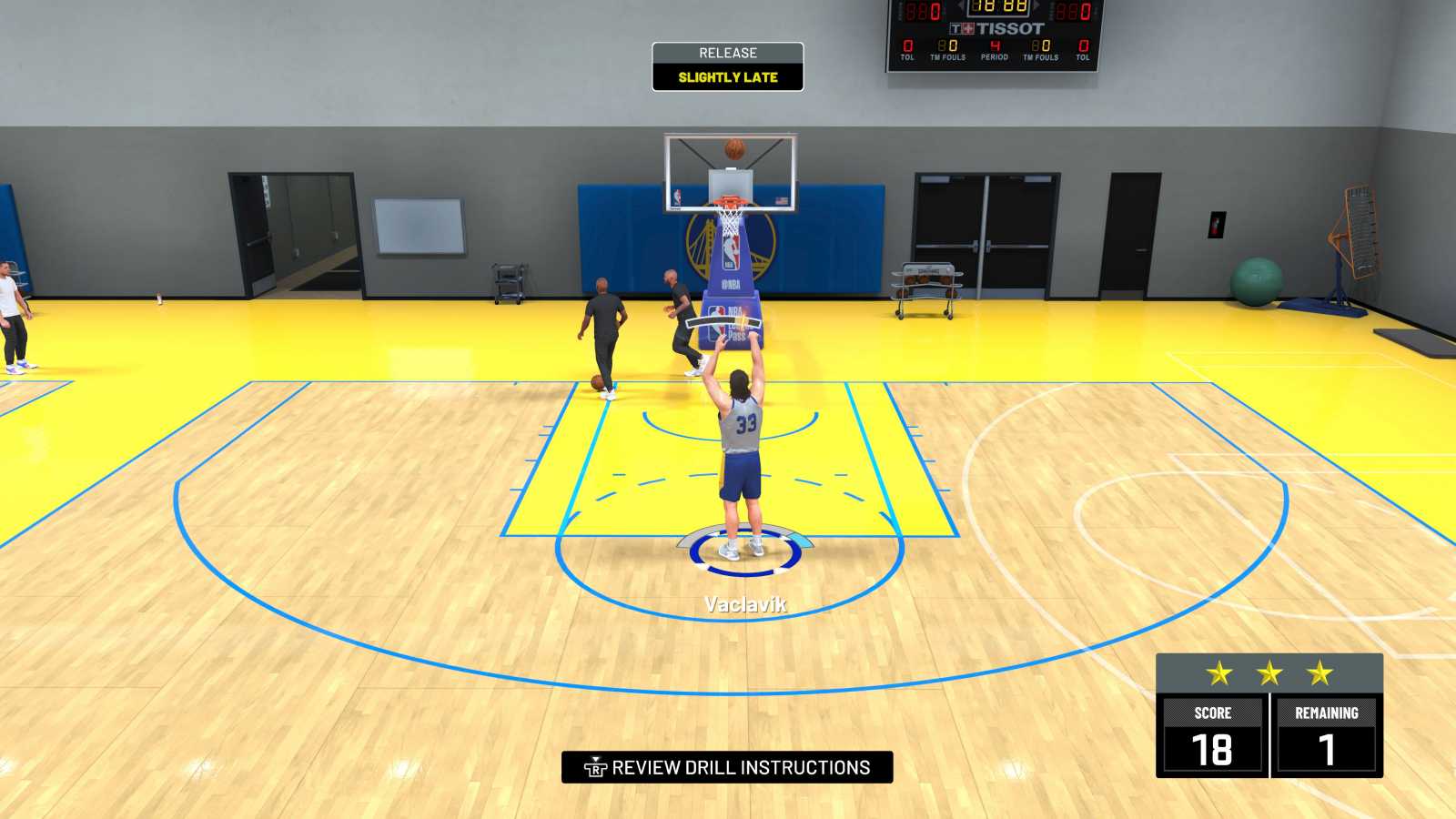Open the RELEASE feedback banner

tap(726, 53)
